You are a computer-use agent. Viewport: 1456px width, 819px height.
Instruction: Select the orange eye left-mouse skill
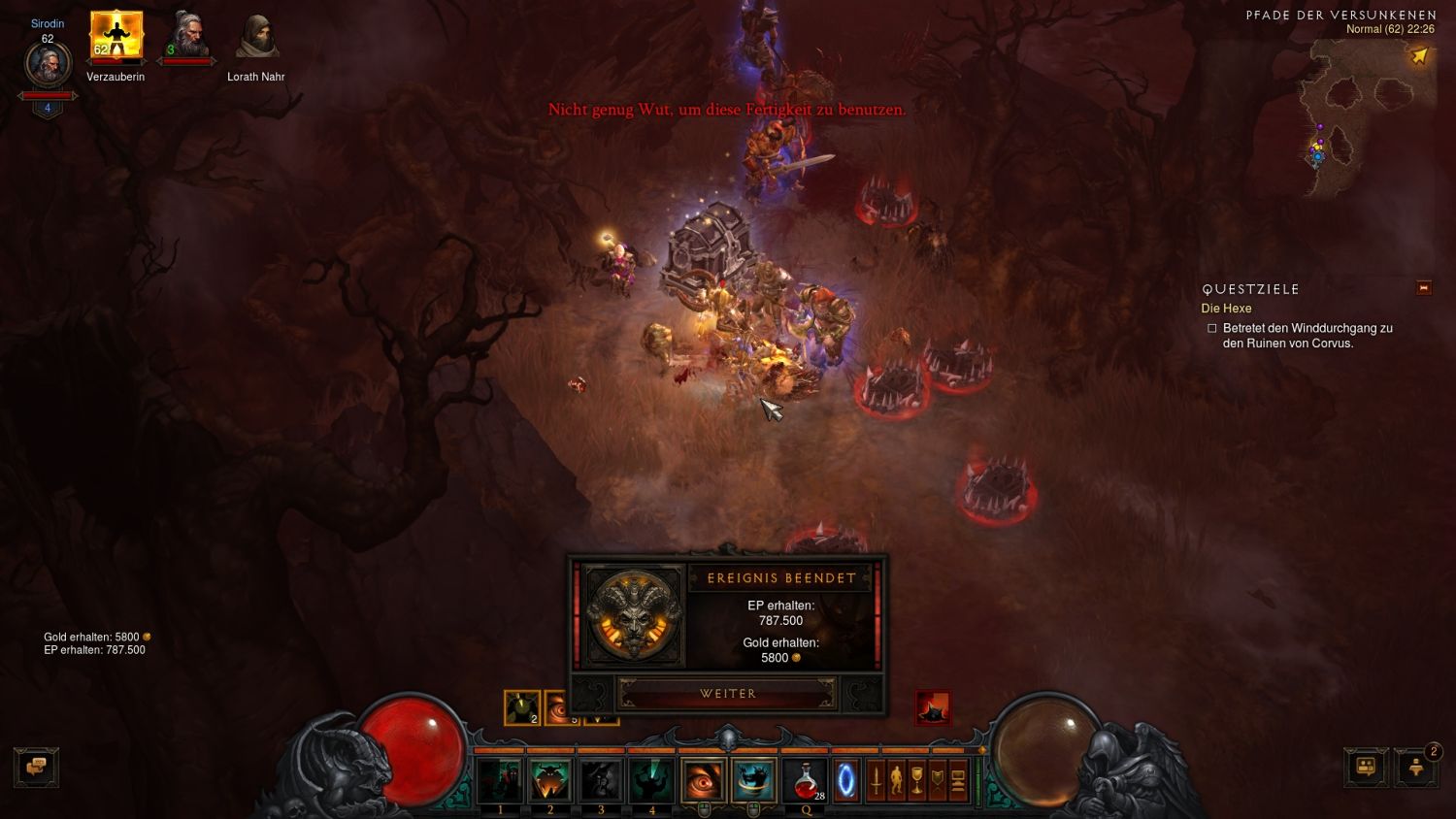click(703, 780)
